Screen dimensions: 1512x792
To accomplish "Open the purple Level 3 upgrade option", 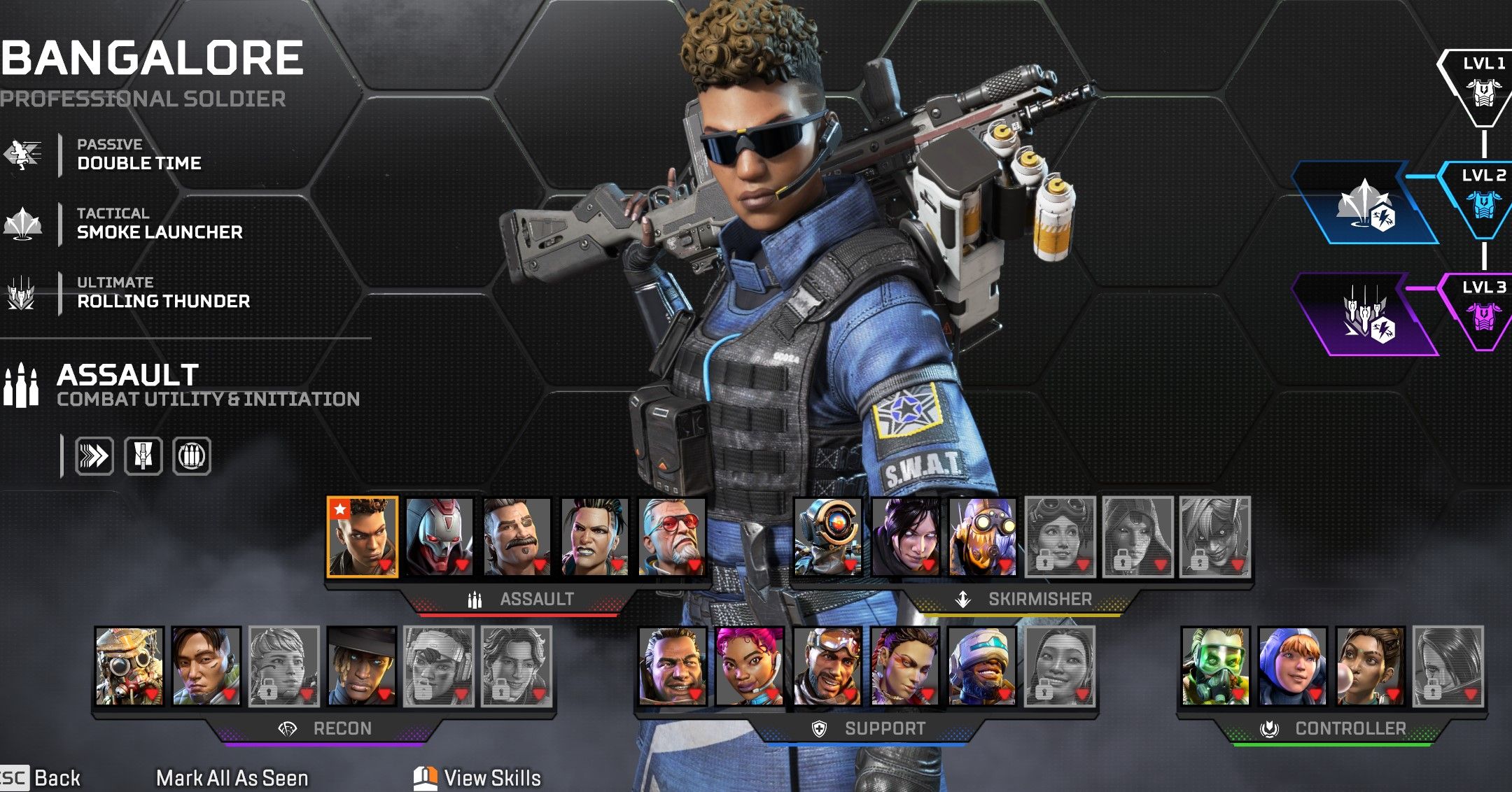I will pos(1364,315).
